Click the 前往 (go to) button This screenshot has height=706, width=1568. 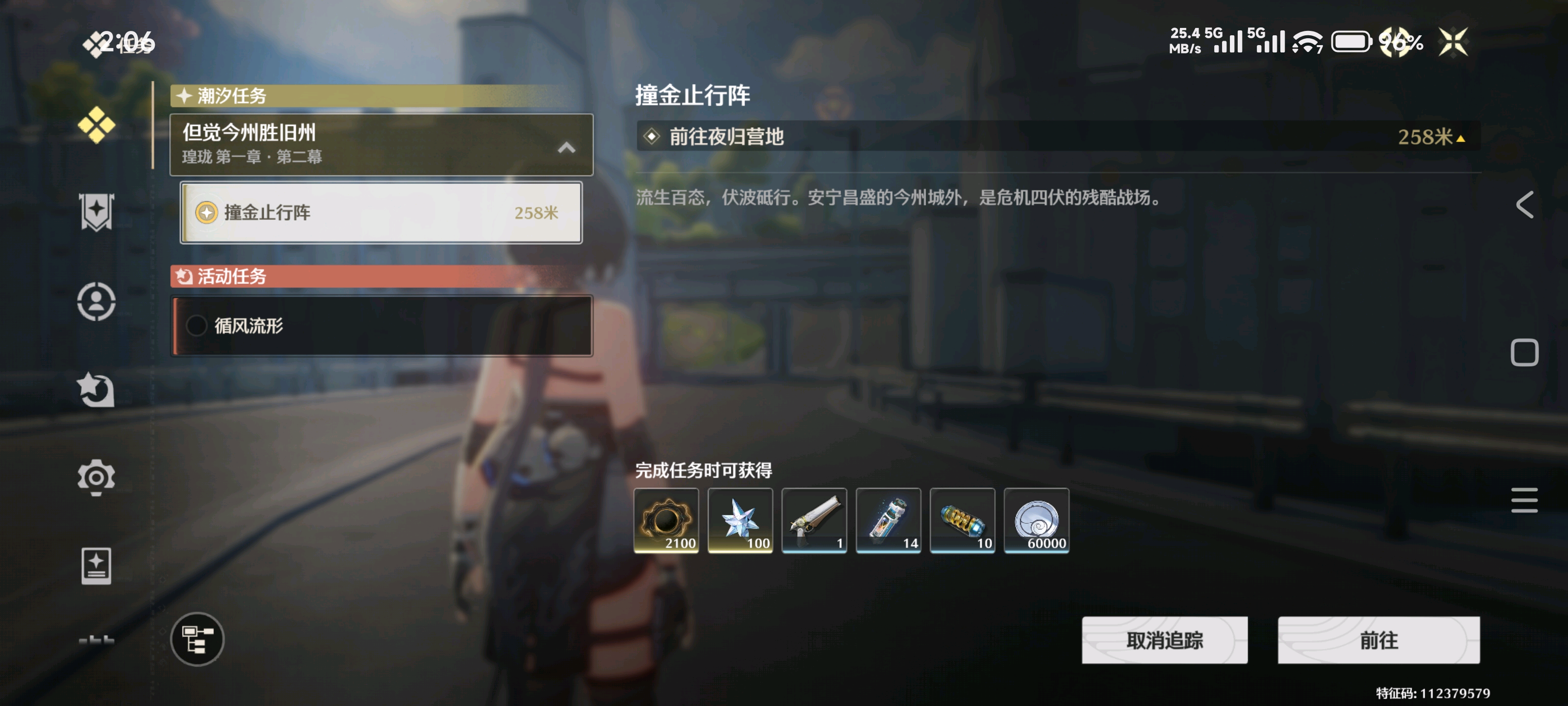coord(1378,640)
